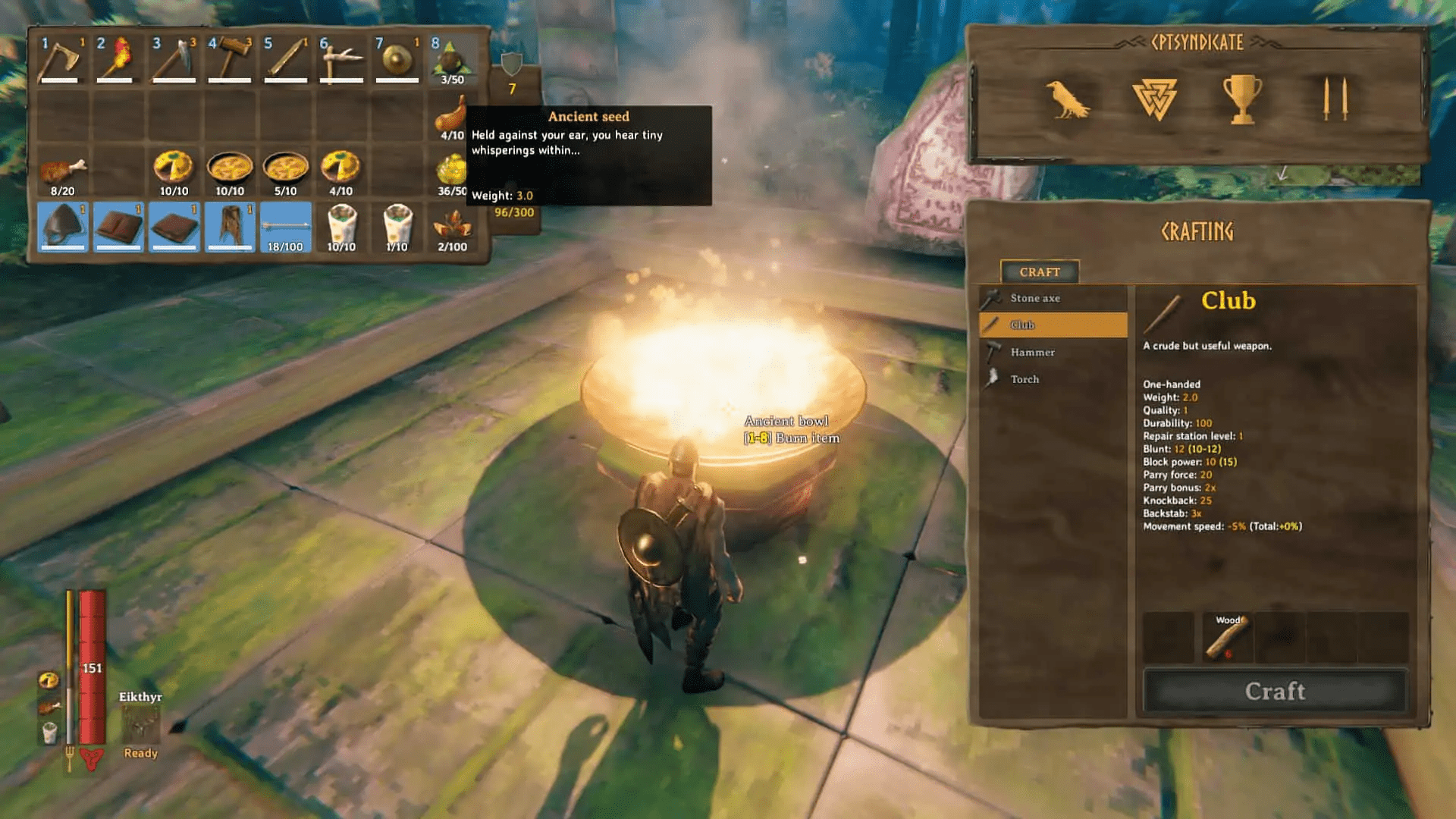Toggle the equipped leather tunic slot
Viewport: 1456px width, 819px height.
(x=120, y=227)
